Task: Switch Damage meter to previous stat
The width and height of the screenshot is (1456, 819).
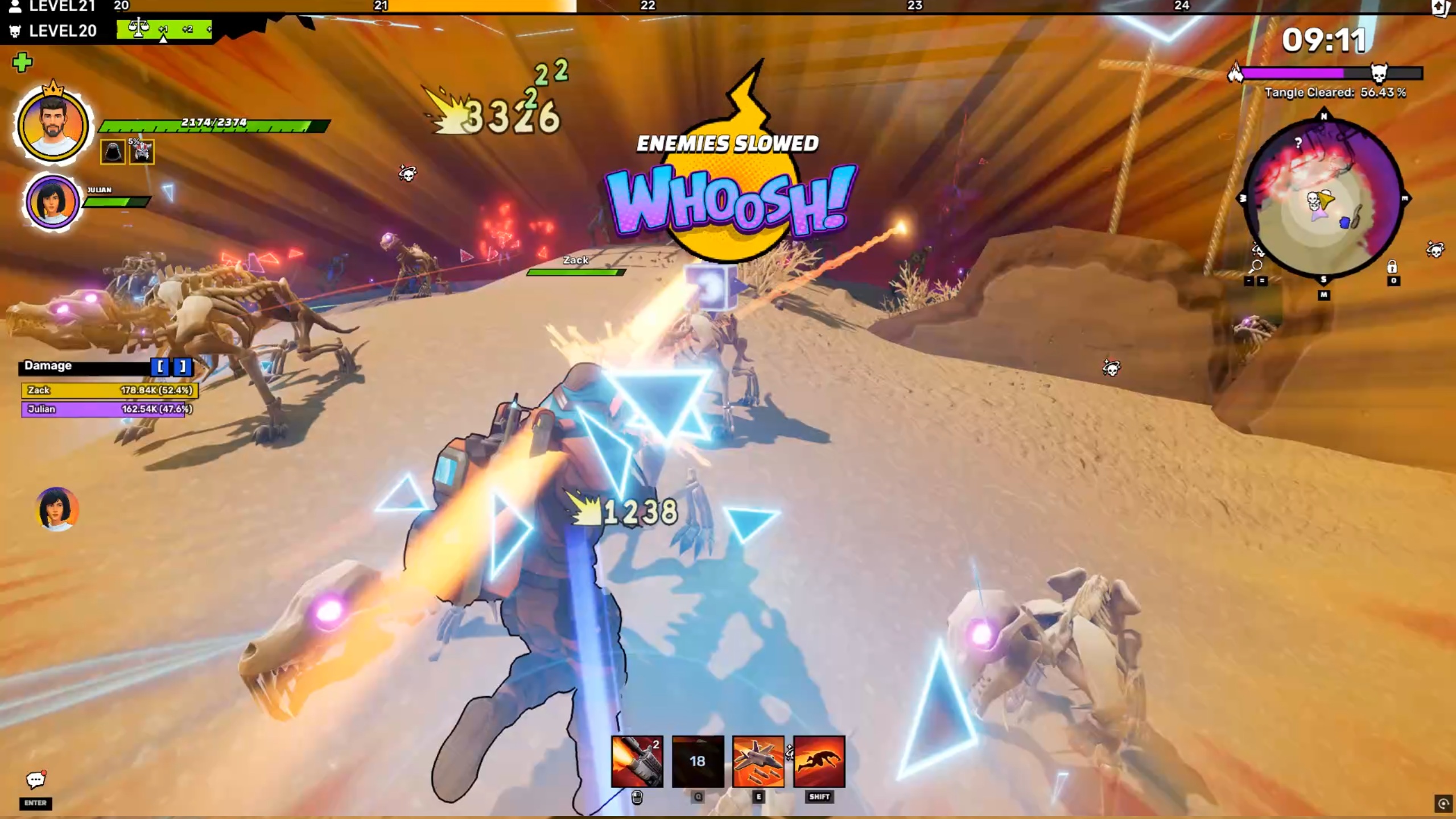Action: tap(160, 367)
